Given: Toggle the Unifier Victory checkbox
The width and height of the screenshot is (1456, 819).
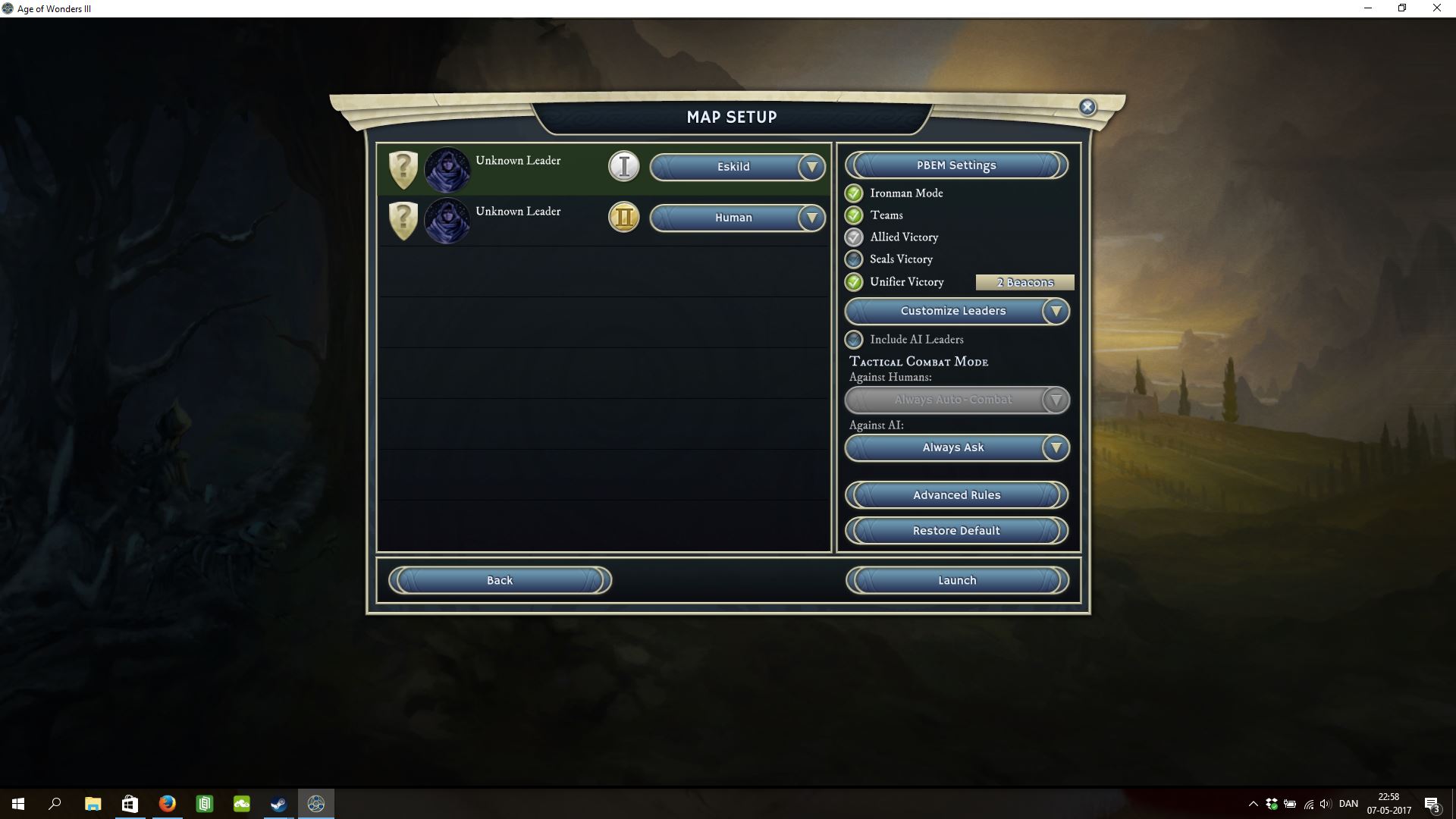Looking at the screenshot, I should [854, 282].
